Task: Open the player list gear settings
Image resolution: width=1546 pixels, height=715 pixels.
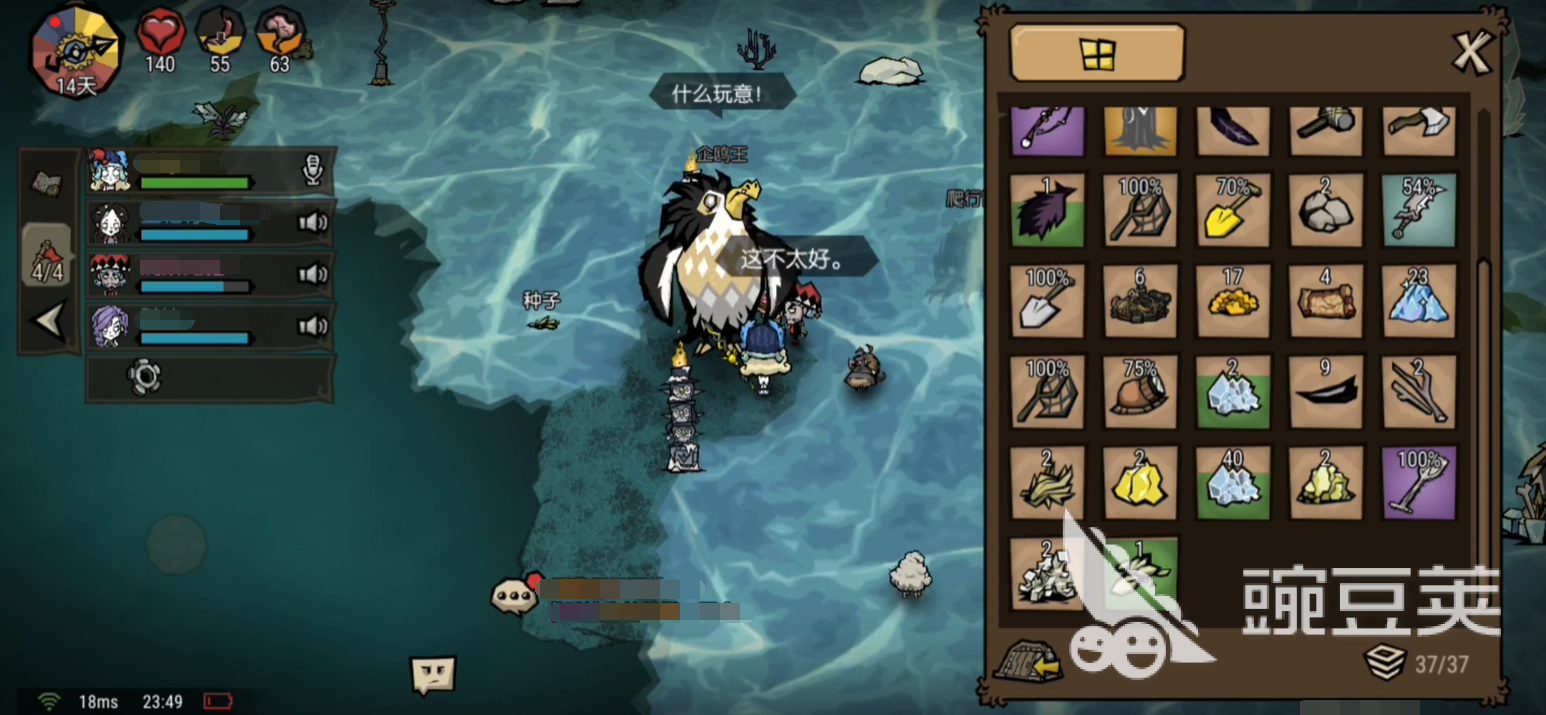Action: coord(144,377)
